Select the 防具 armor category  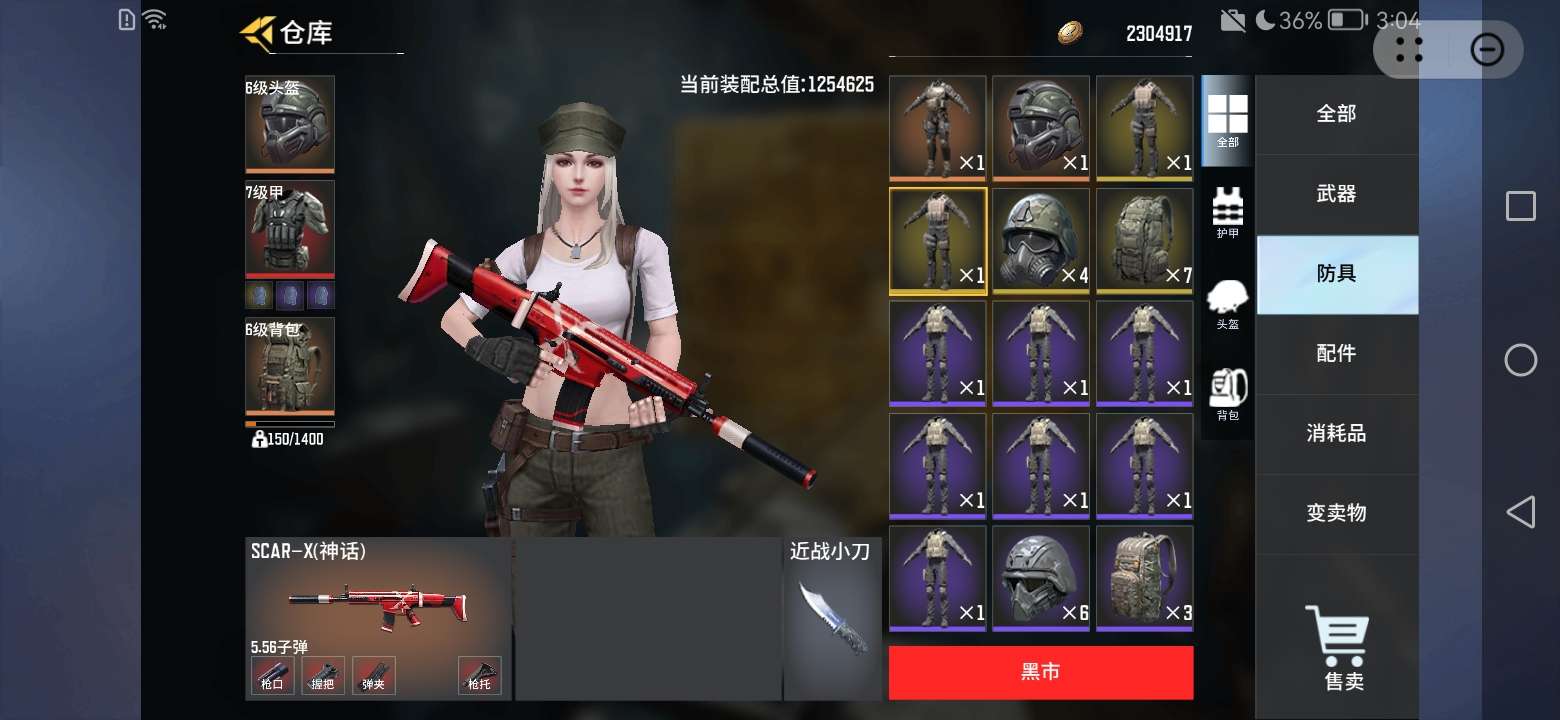pyautogui.click(x=1336, y=274)
